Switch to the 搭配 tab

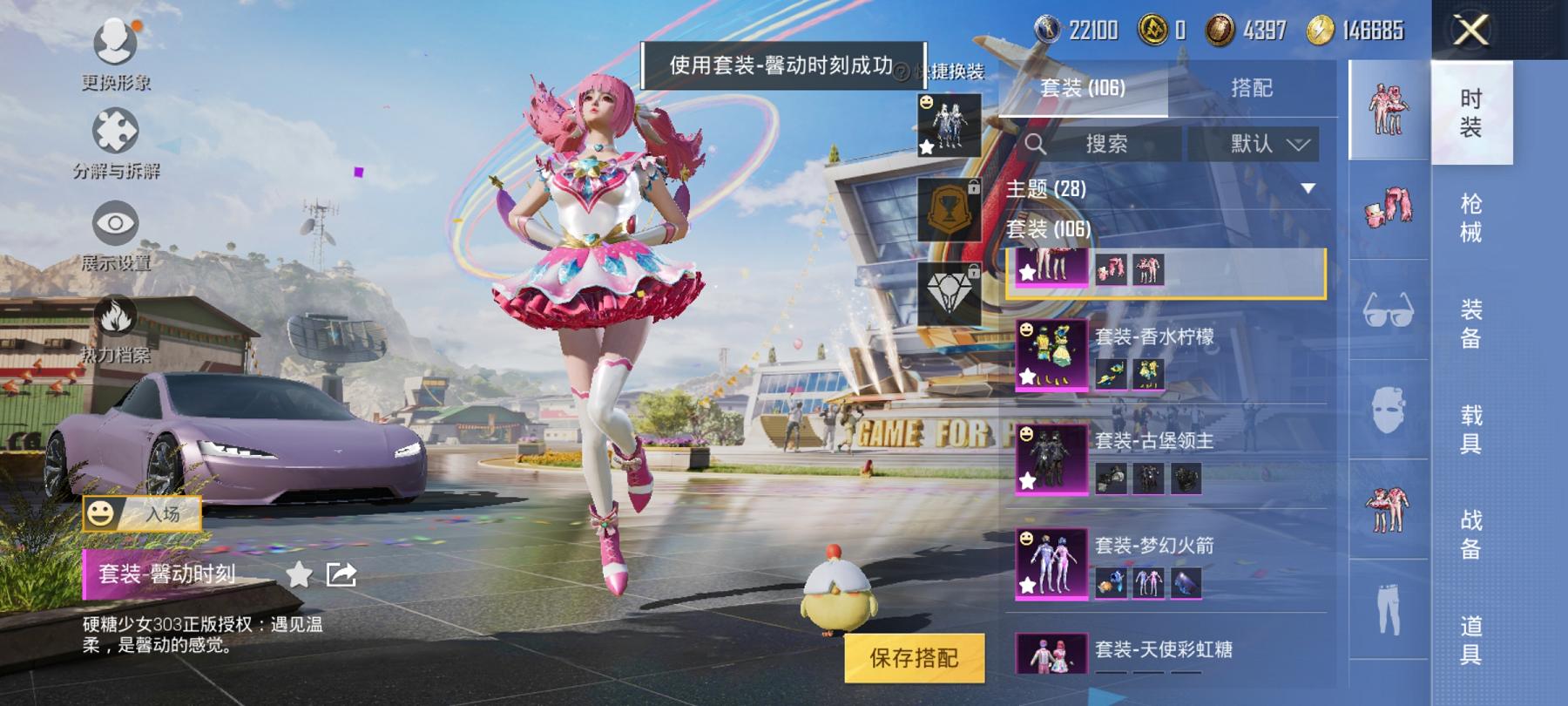[1254, 86]
